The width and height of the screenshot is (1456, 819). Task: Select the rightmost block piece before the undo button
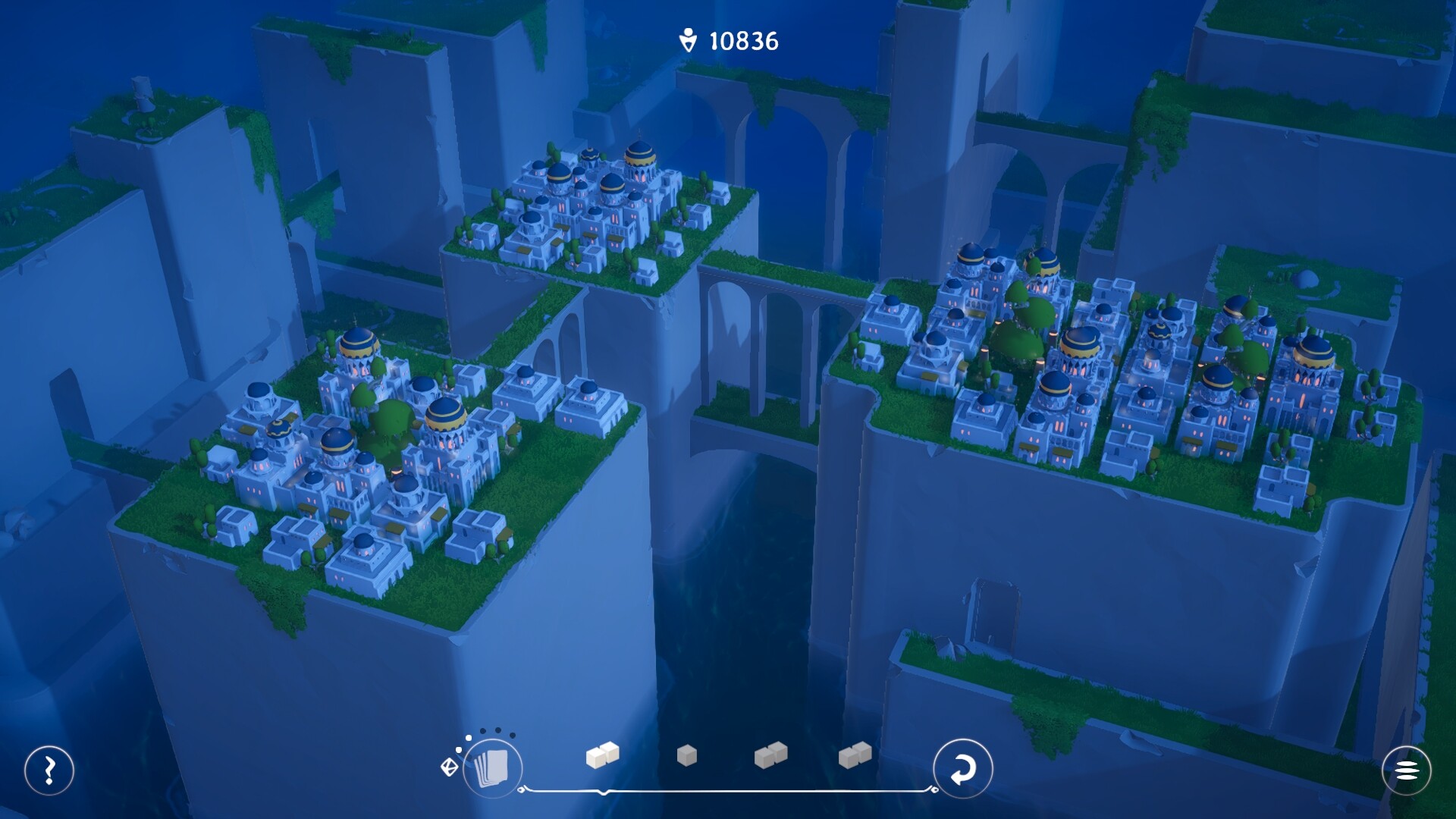click(x=855, y=755)
